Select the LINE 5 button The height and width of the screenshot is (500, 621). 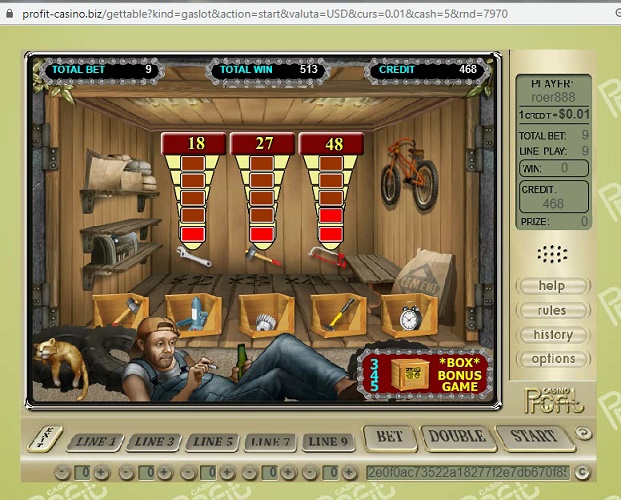(x=213, y=441)
